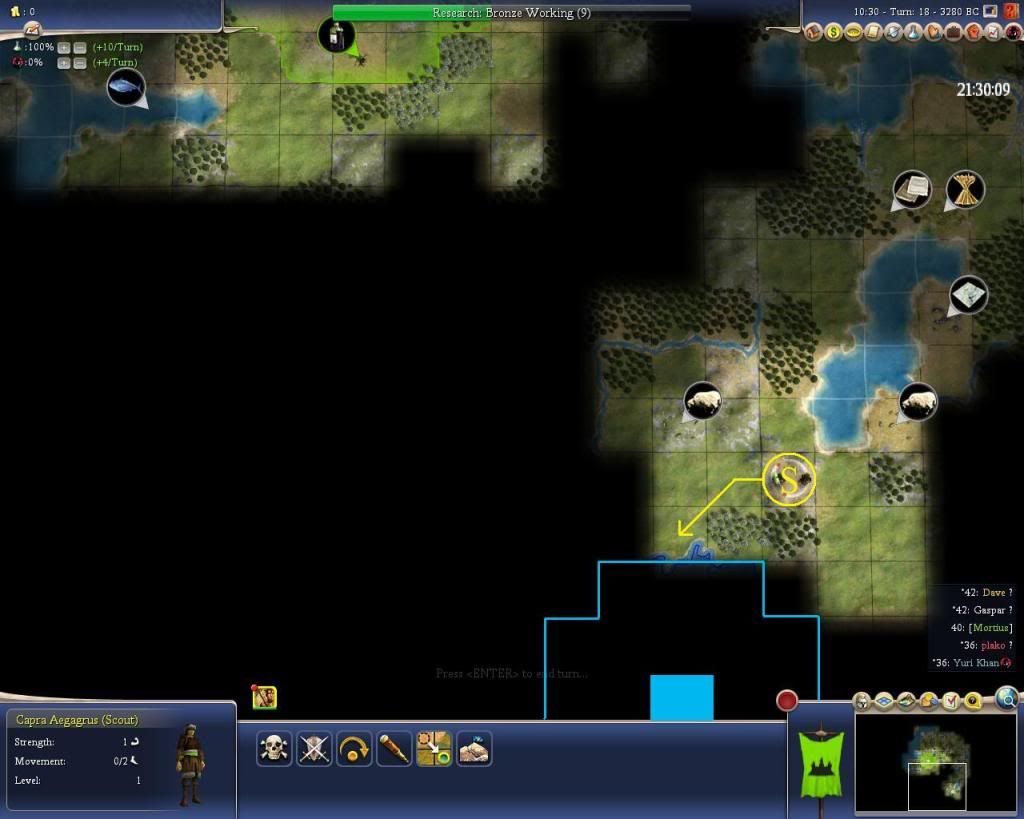Open the Espionage advisor spy icon
The image size is (1024, 819).
(x=1010, y=32)
